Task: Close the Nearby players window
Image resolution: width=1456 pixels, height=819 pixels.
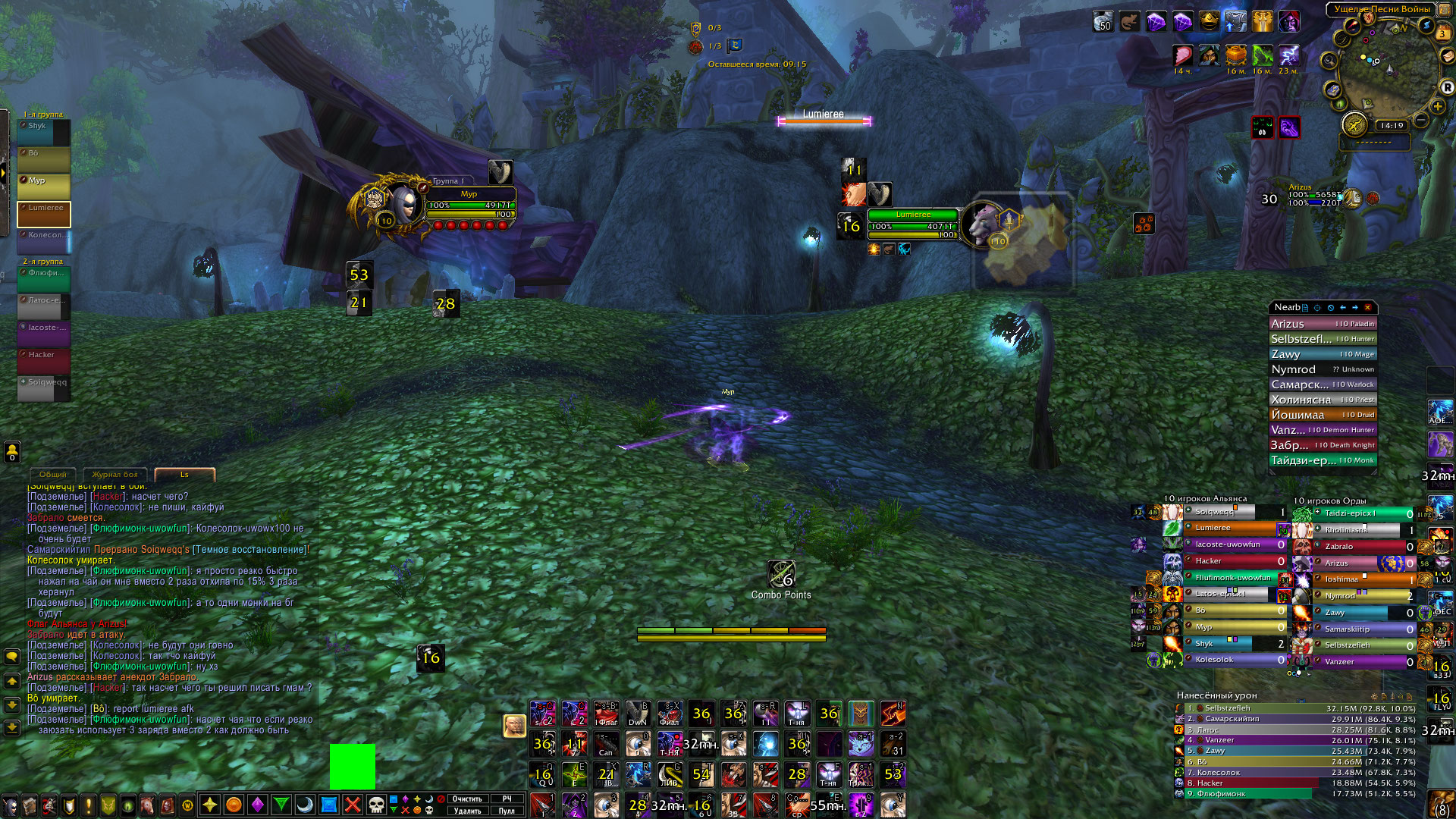Action: (x=1368, y=307)
